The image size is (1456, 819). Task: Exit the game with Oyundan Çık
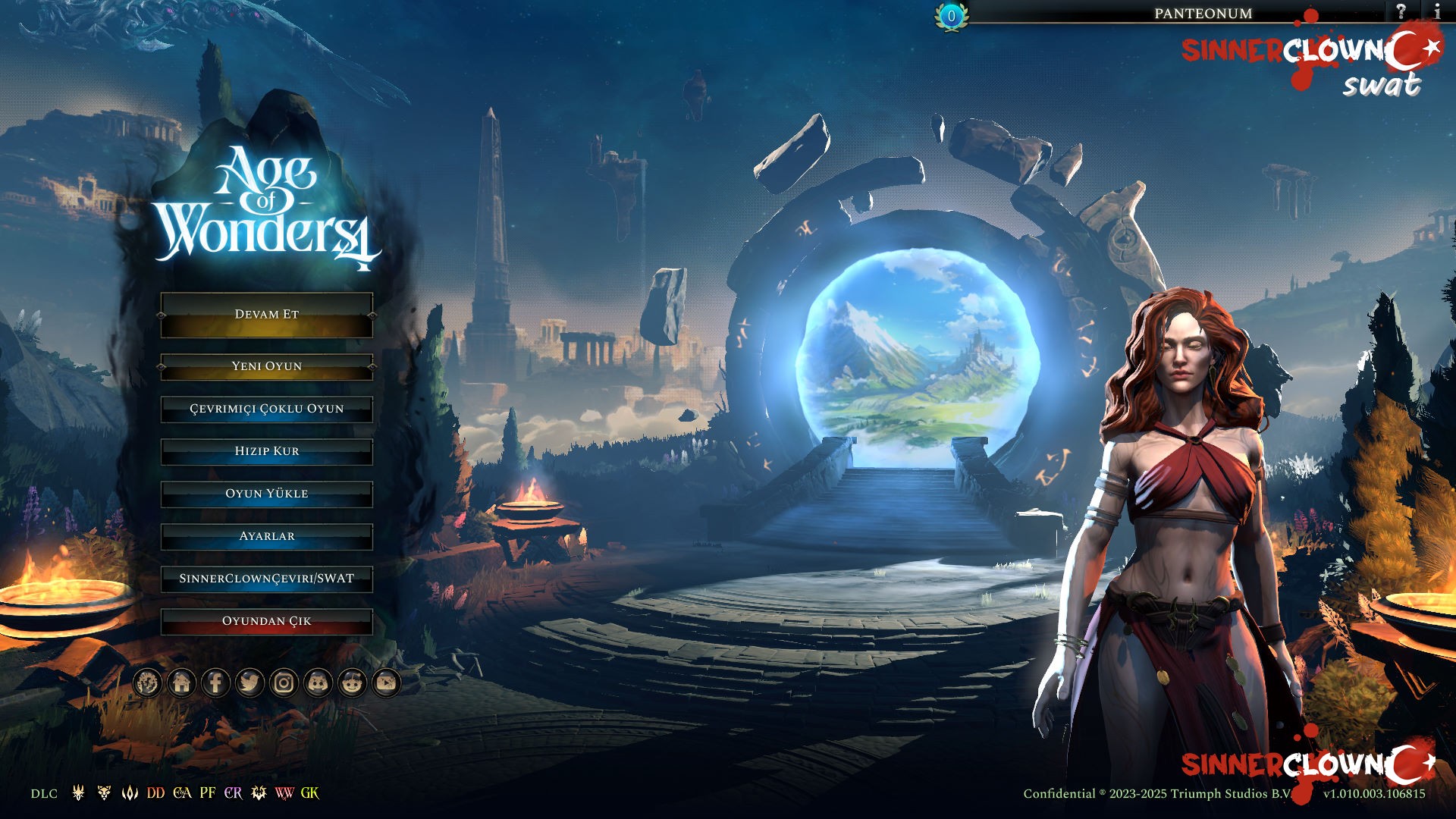266,621
